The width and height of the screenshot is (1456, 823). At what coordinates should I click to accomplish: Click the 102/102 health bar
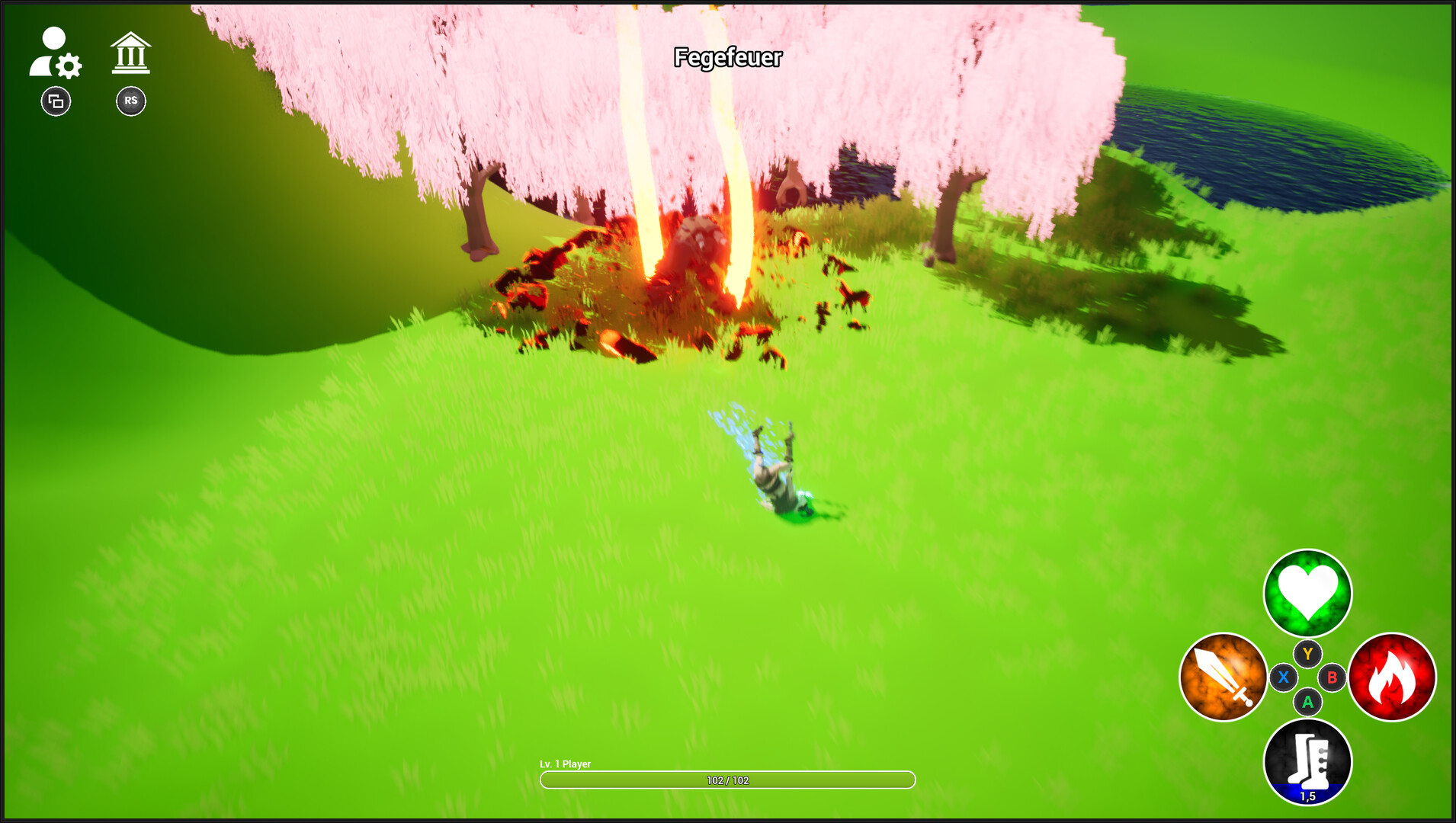pos(727,780)
